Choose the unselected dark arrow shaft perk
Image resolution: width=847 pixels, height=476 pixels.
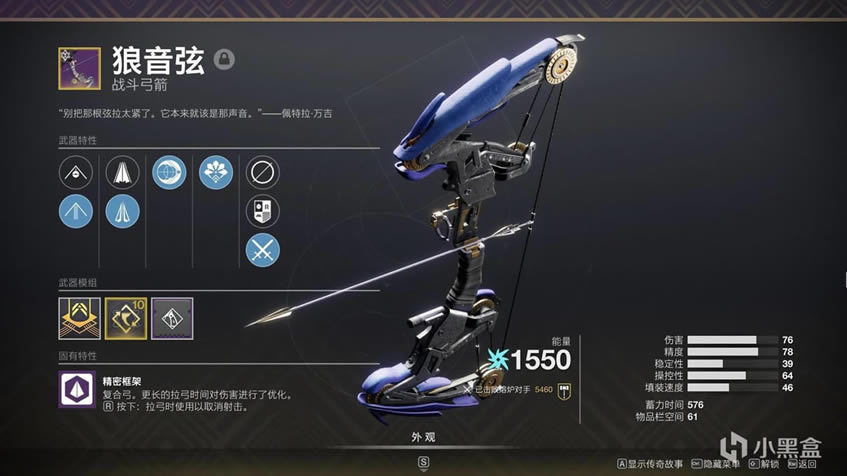(122, 172)
